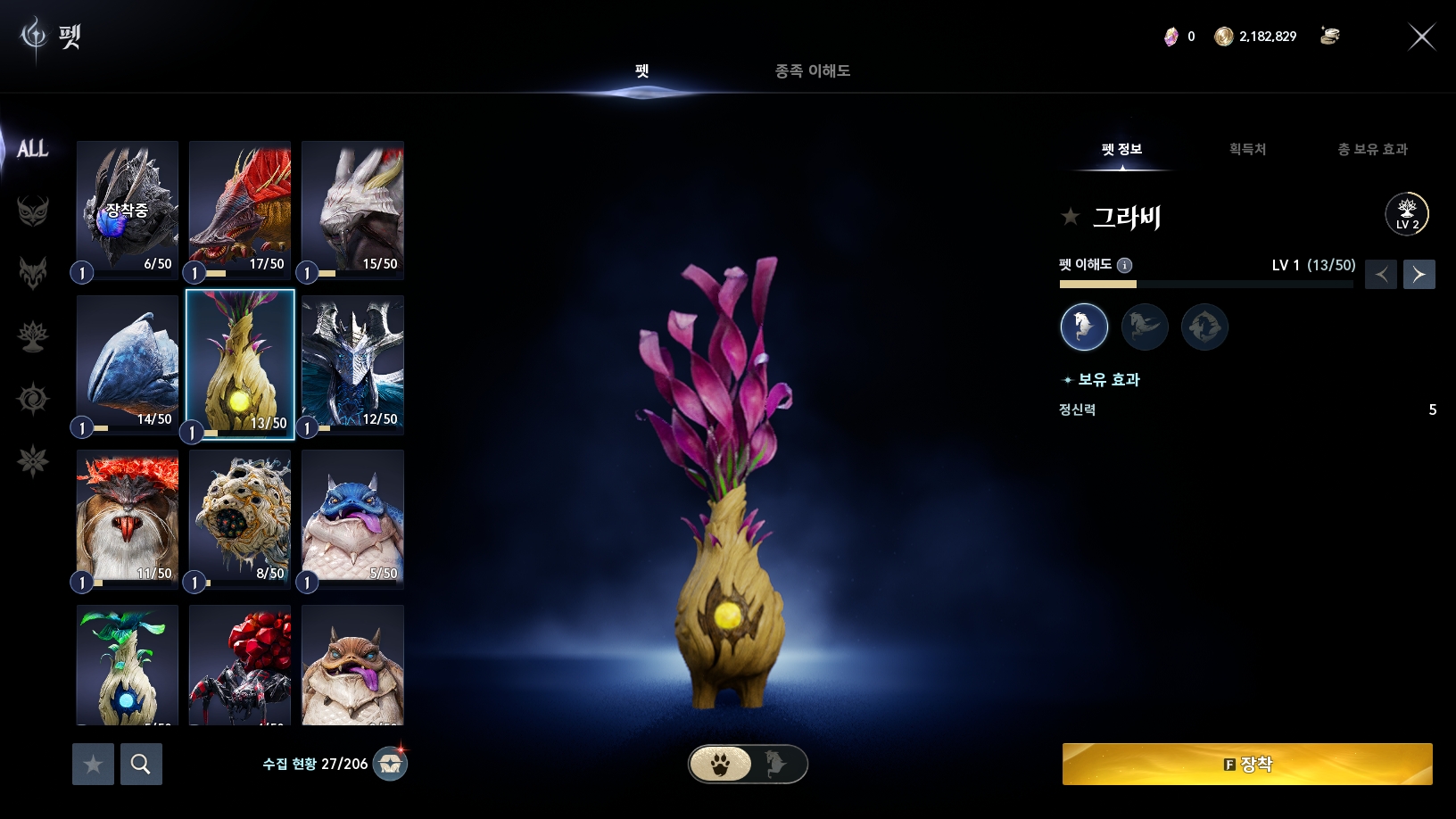Open the pet search magnifier button

[141, 764]
